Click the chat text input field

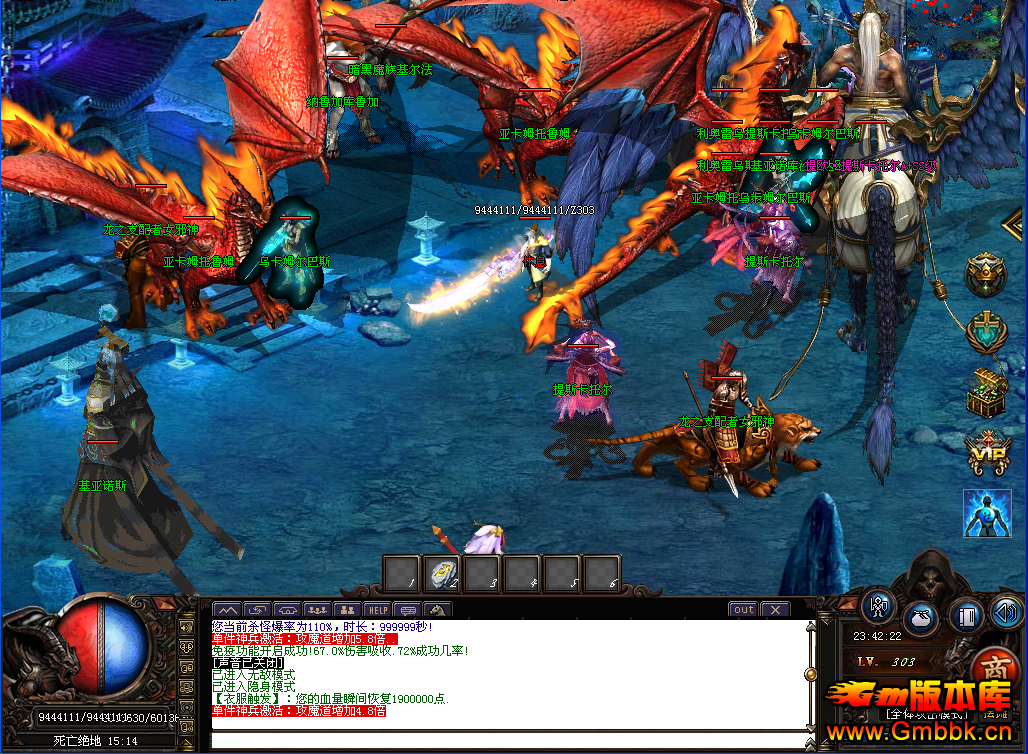tap(510, 740)
